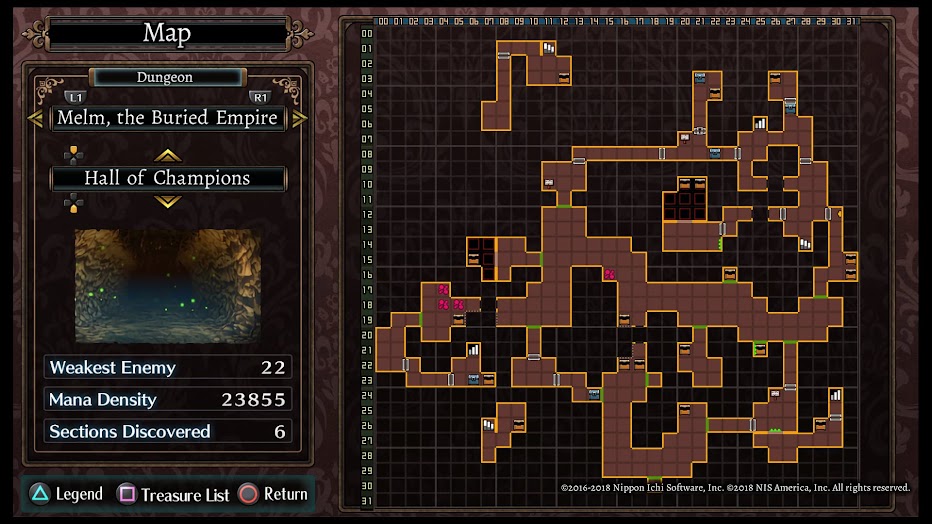Open the Legend option

click(x=68, y=494)
